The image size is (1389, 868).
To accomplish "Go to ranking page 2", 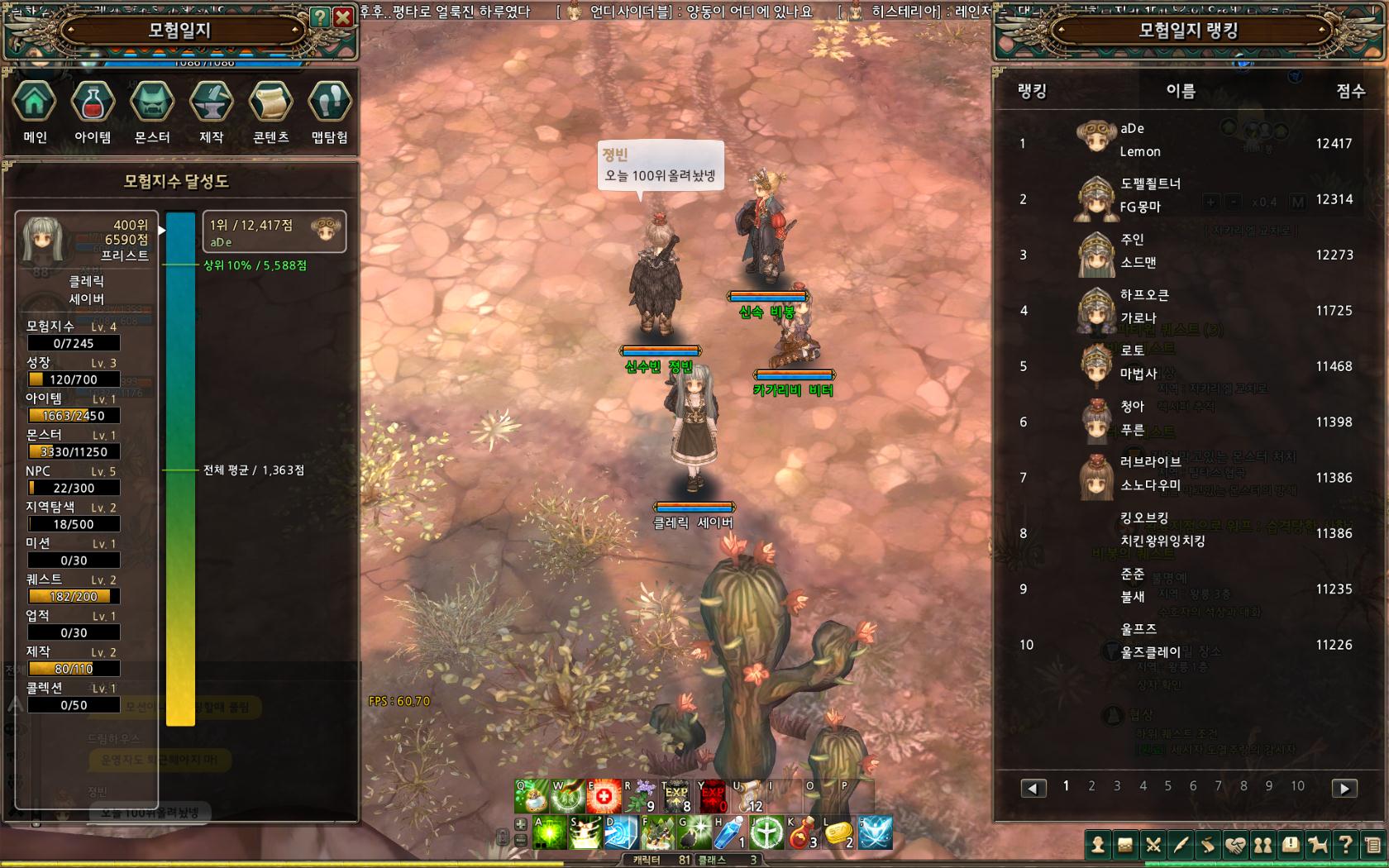I will (x=1091, y=786).
